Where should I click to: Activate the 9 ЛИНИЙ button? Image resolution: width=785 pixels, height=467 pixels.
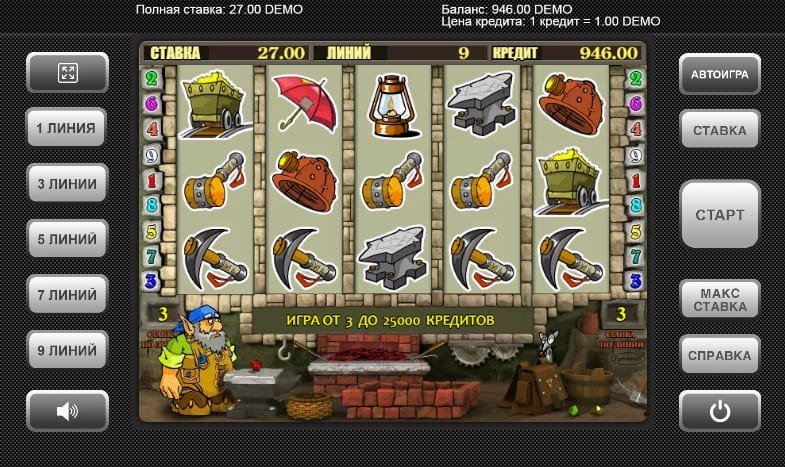[x=67, y=352]
